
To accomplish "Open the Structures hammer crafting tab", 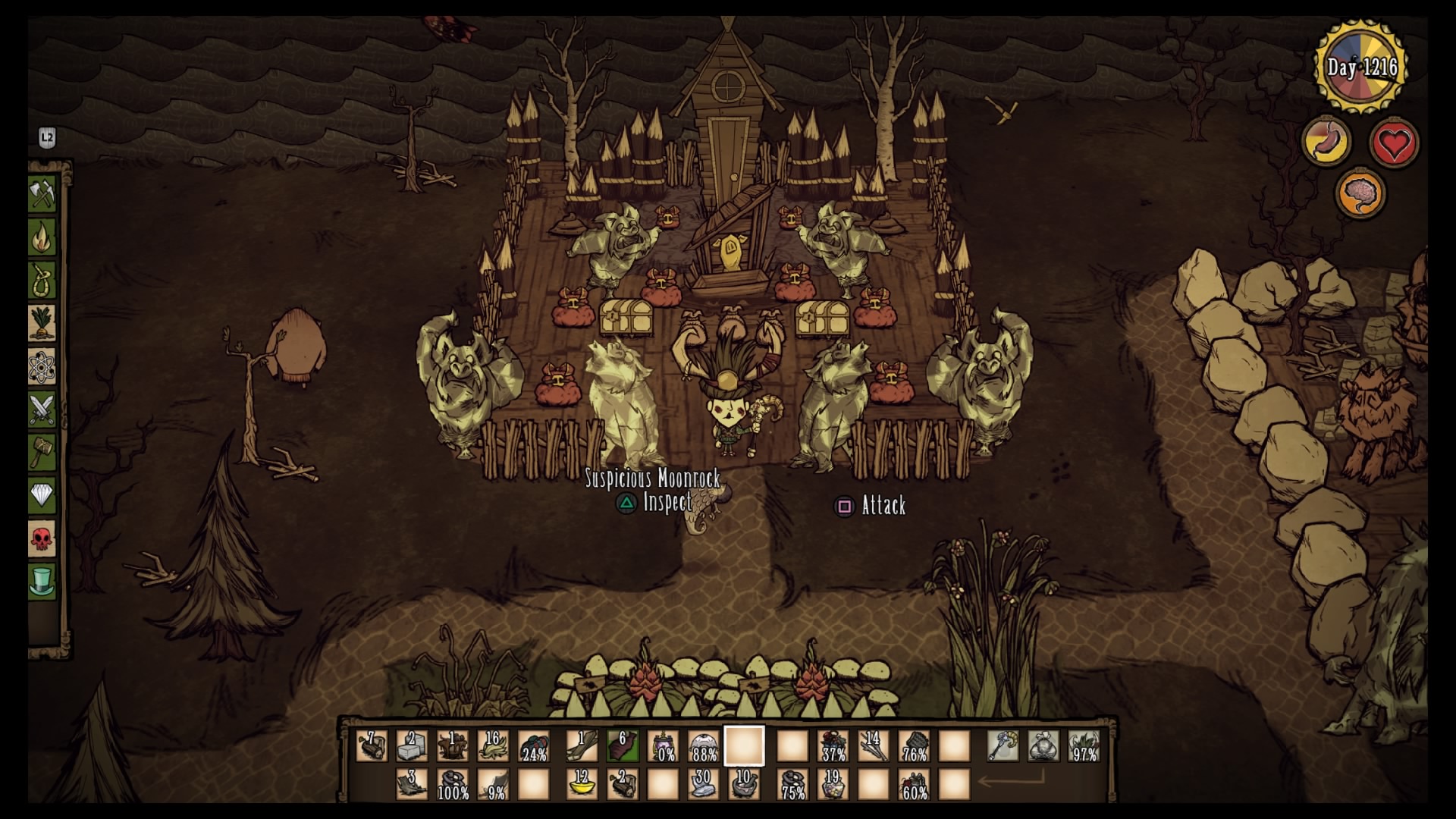I will click(x=42, y=453).
